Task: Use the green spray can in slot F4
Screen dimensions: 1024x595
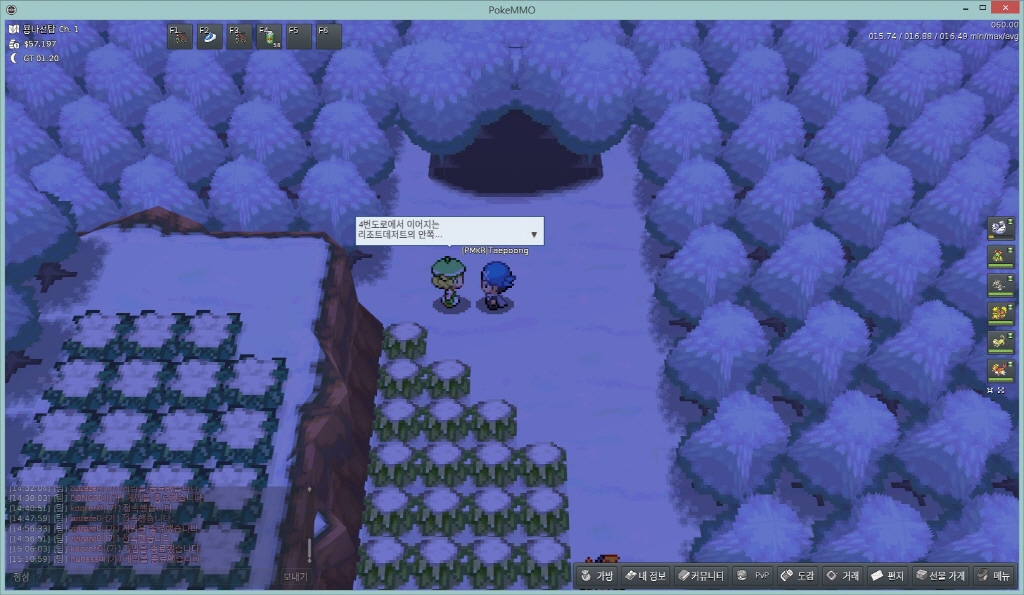Action: (269, 37)
